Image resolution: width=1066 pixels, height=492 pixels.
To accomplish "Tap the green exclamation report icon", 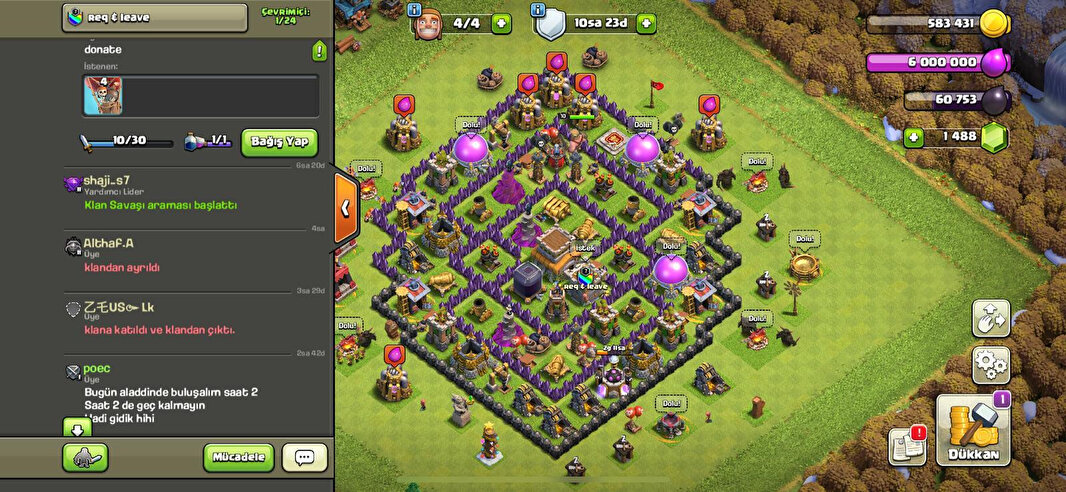I will [319, 51].
